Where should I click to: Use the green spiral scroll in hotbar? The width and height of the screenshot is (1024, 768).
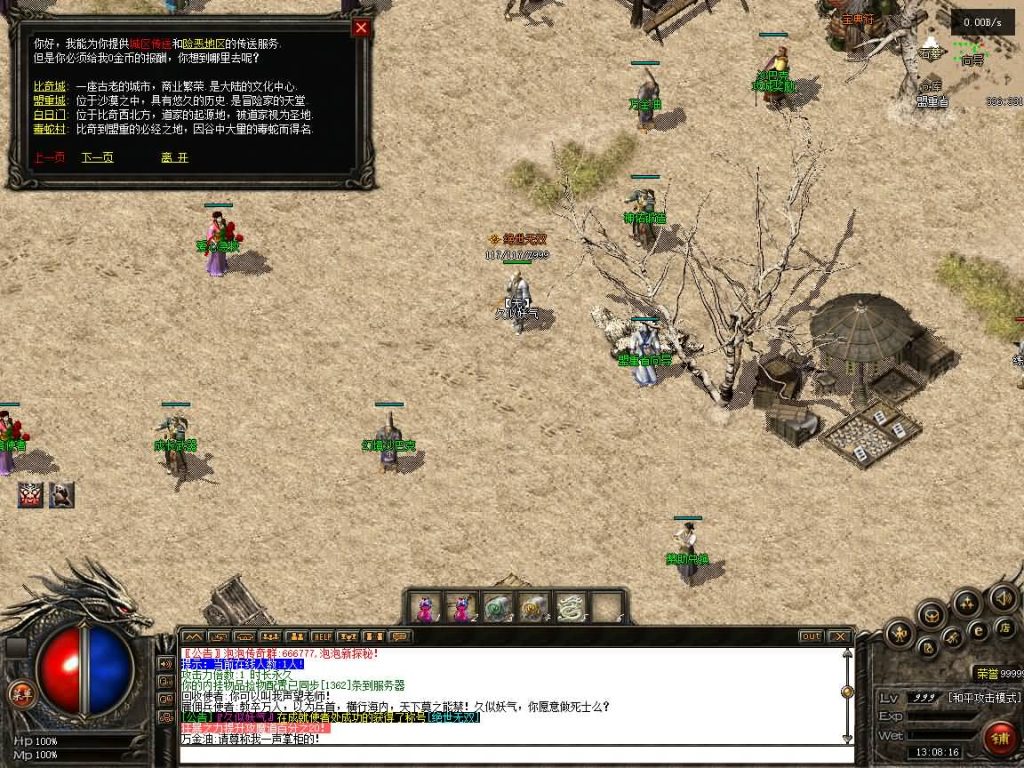[x=497, y=607]
